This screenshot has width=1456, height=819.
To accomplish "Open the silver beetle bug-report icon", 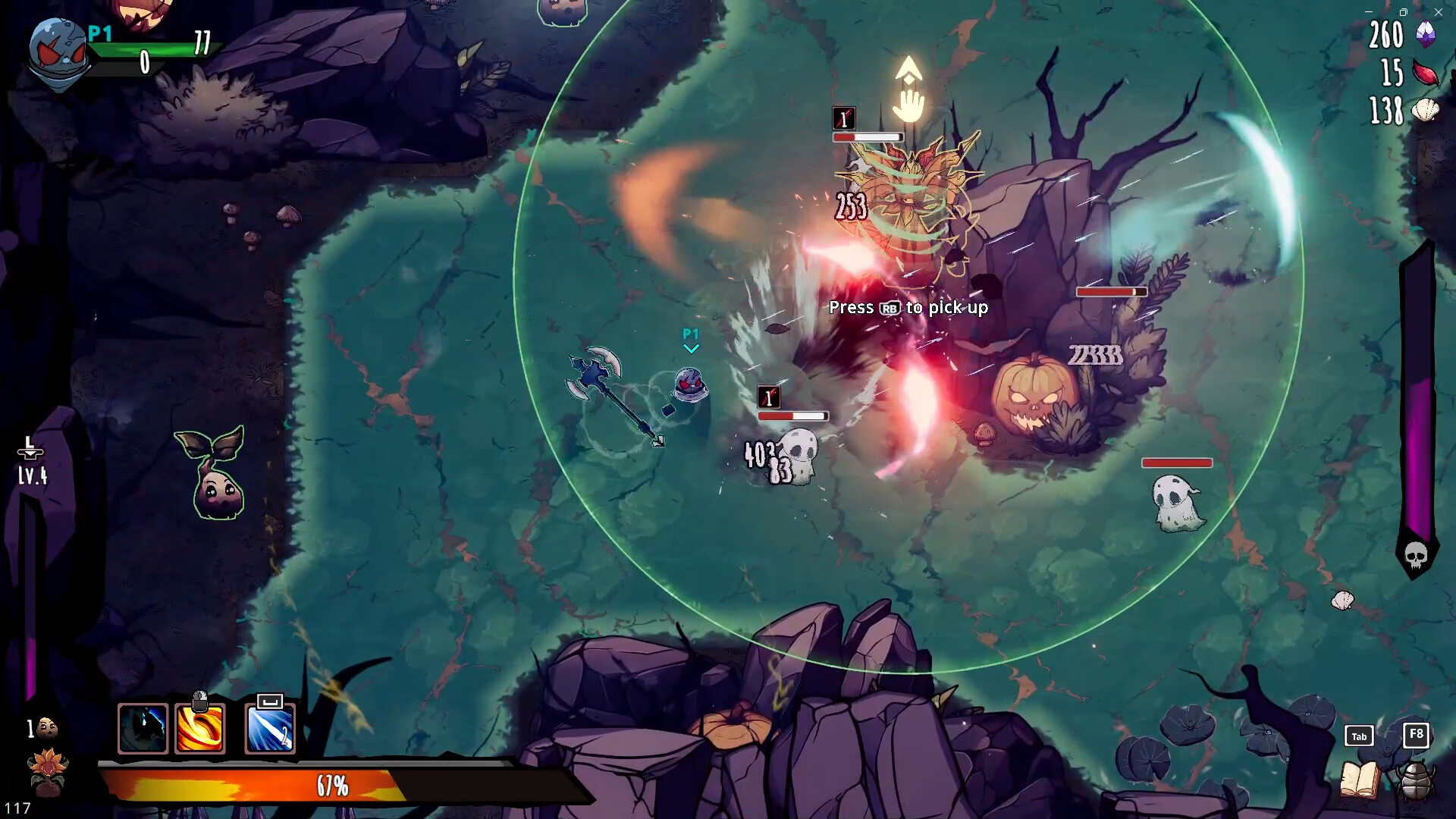I will pos(1415,780).
